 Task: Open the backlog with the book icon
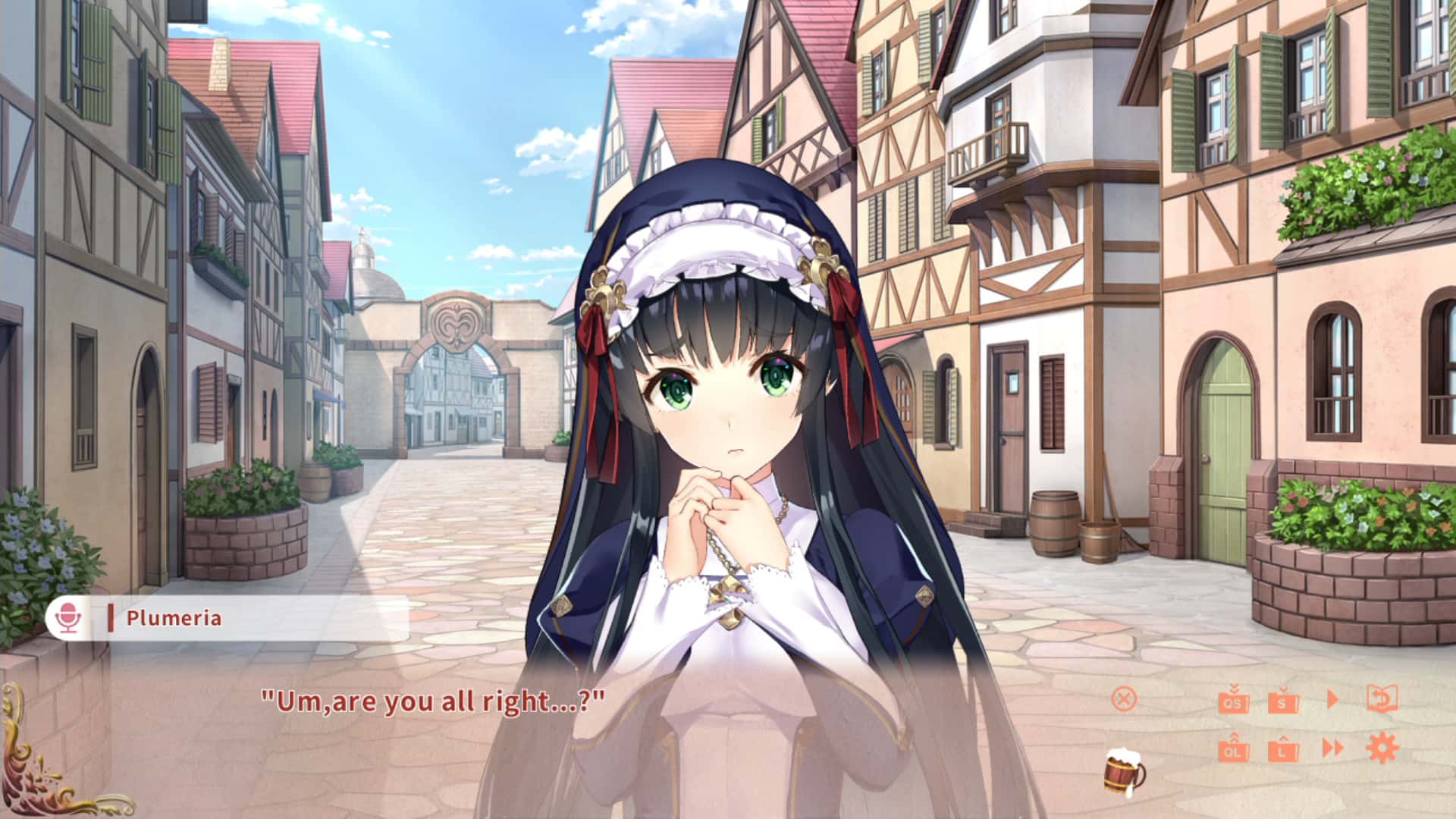(1382, 698)
